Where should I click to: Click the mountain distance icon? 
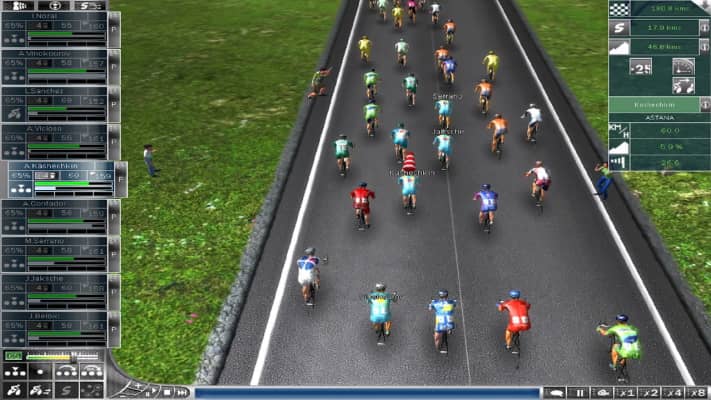click(x=618, y=46)
